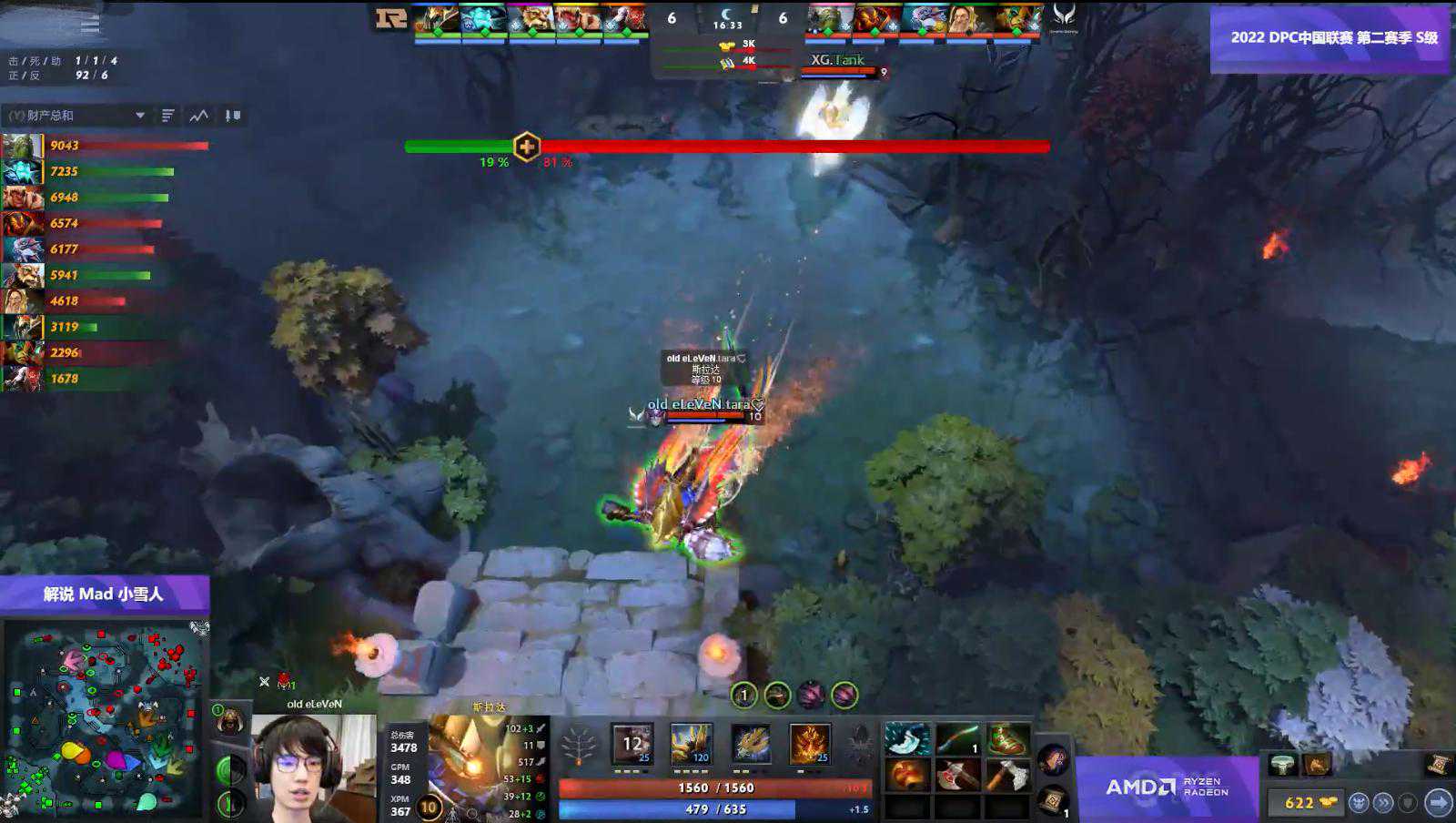Image resolution: width=1456 pixels, height=823 pixels.
Task: Select the ability on cooldown showing 12
Action: (632, 744)
